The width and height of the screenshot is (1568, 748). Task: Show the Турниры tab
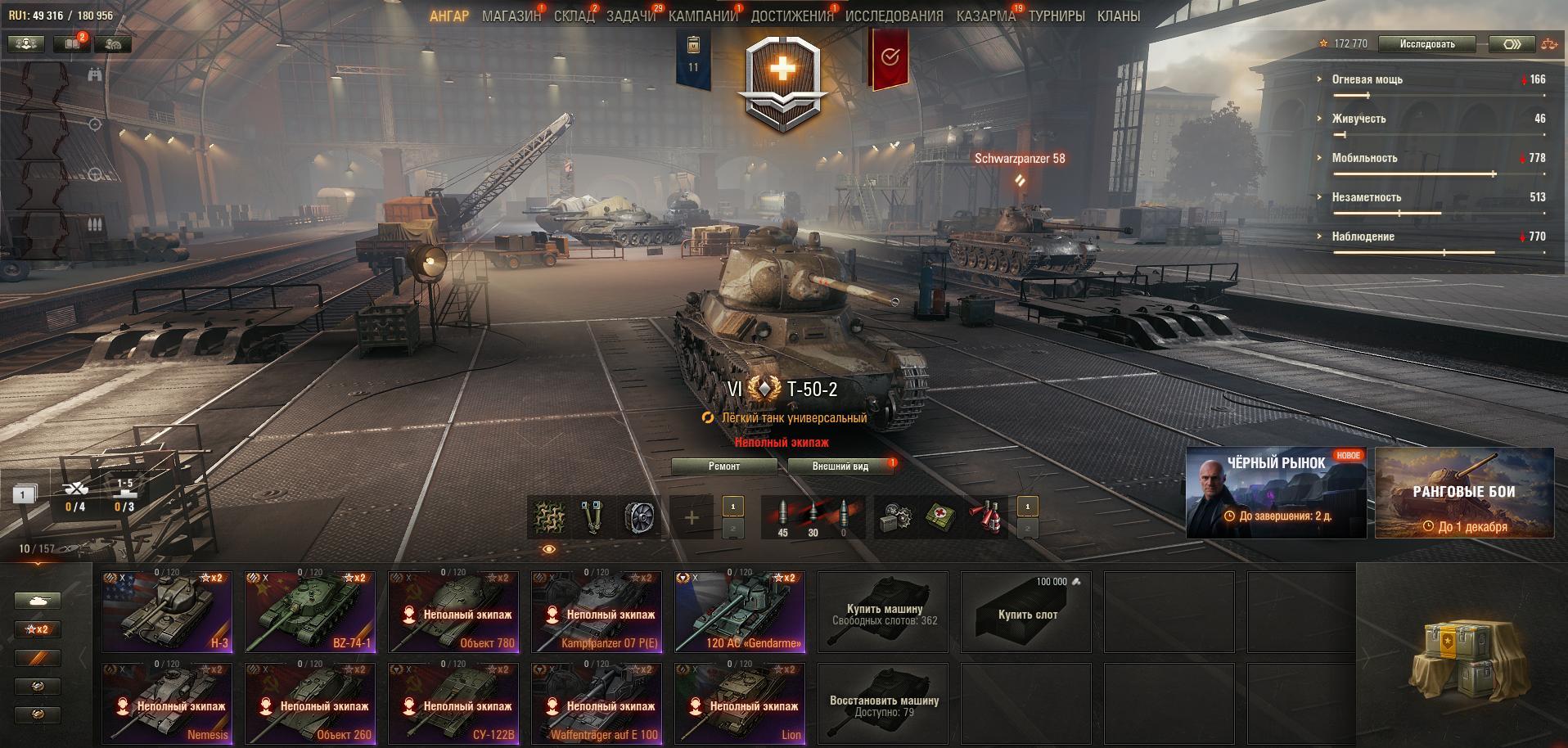tap(1057, 16)
